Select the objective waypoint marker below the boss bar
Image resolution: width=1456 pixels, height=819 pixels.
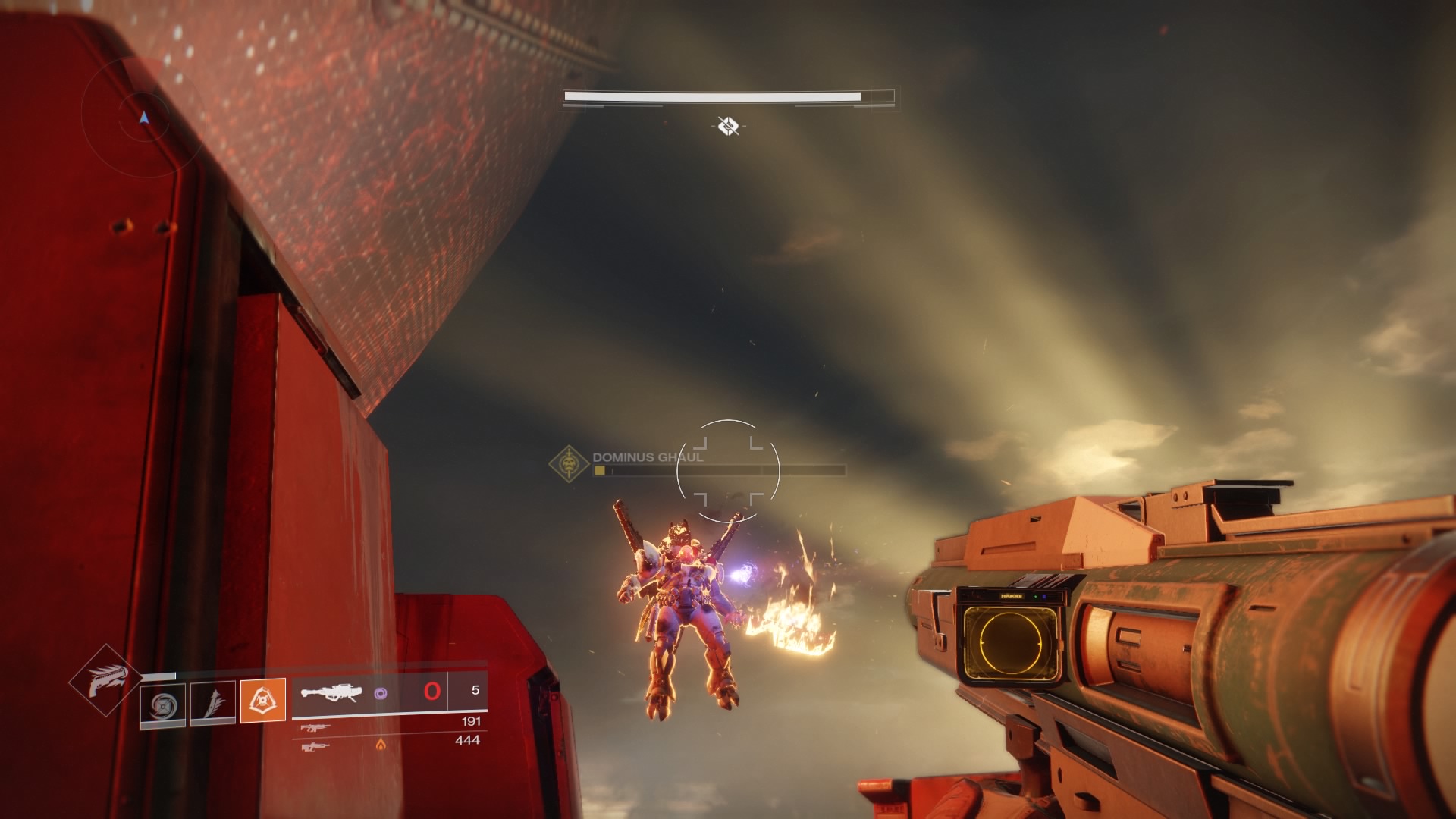click(x=728, y=125)
